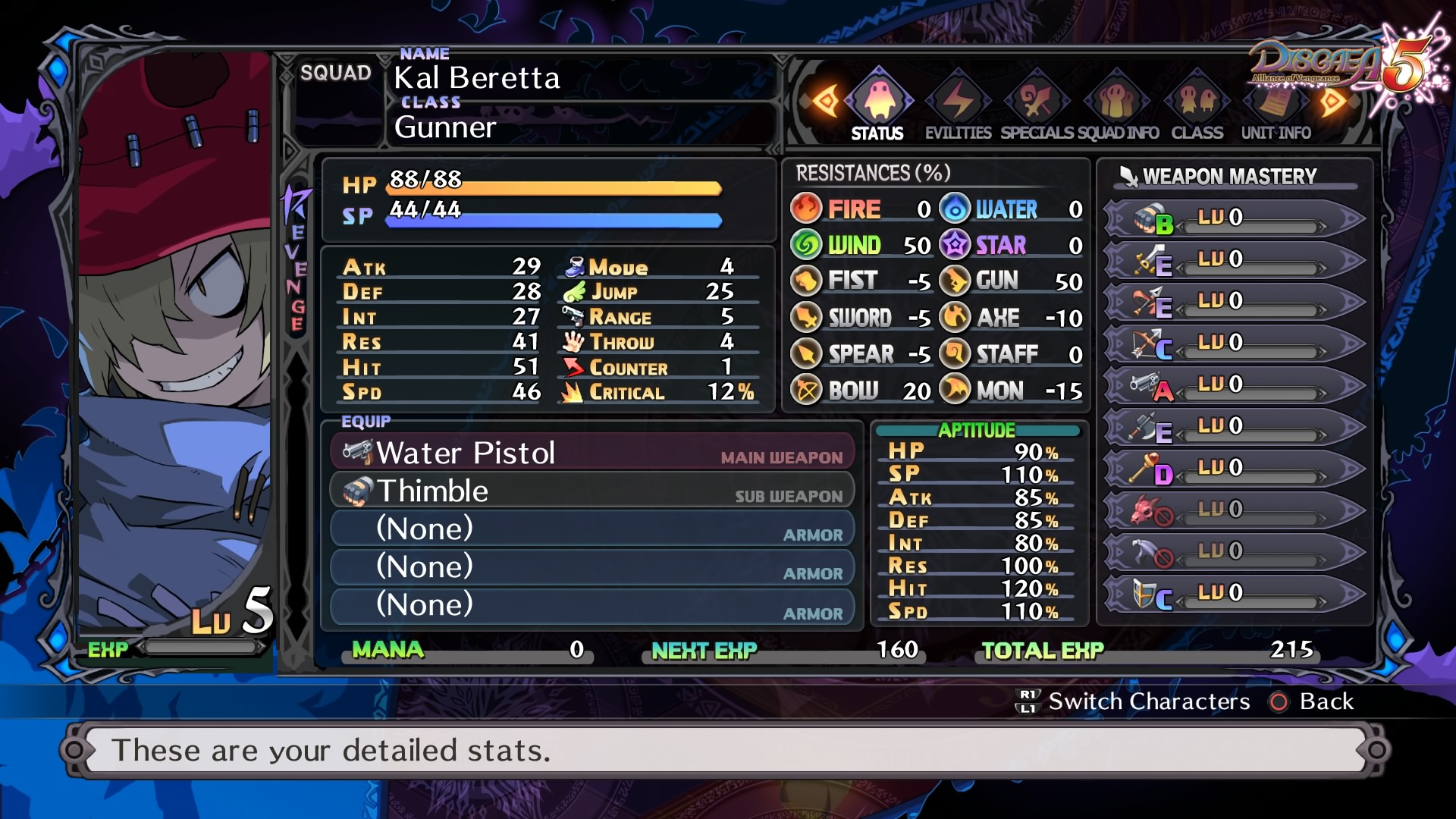Choose the Thimble sub weapon slot

coord(593,491)
